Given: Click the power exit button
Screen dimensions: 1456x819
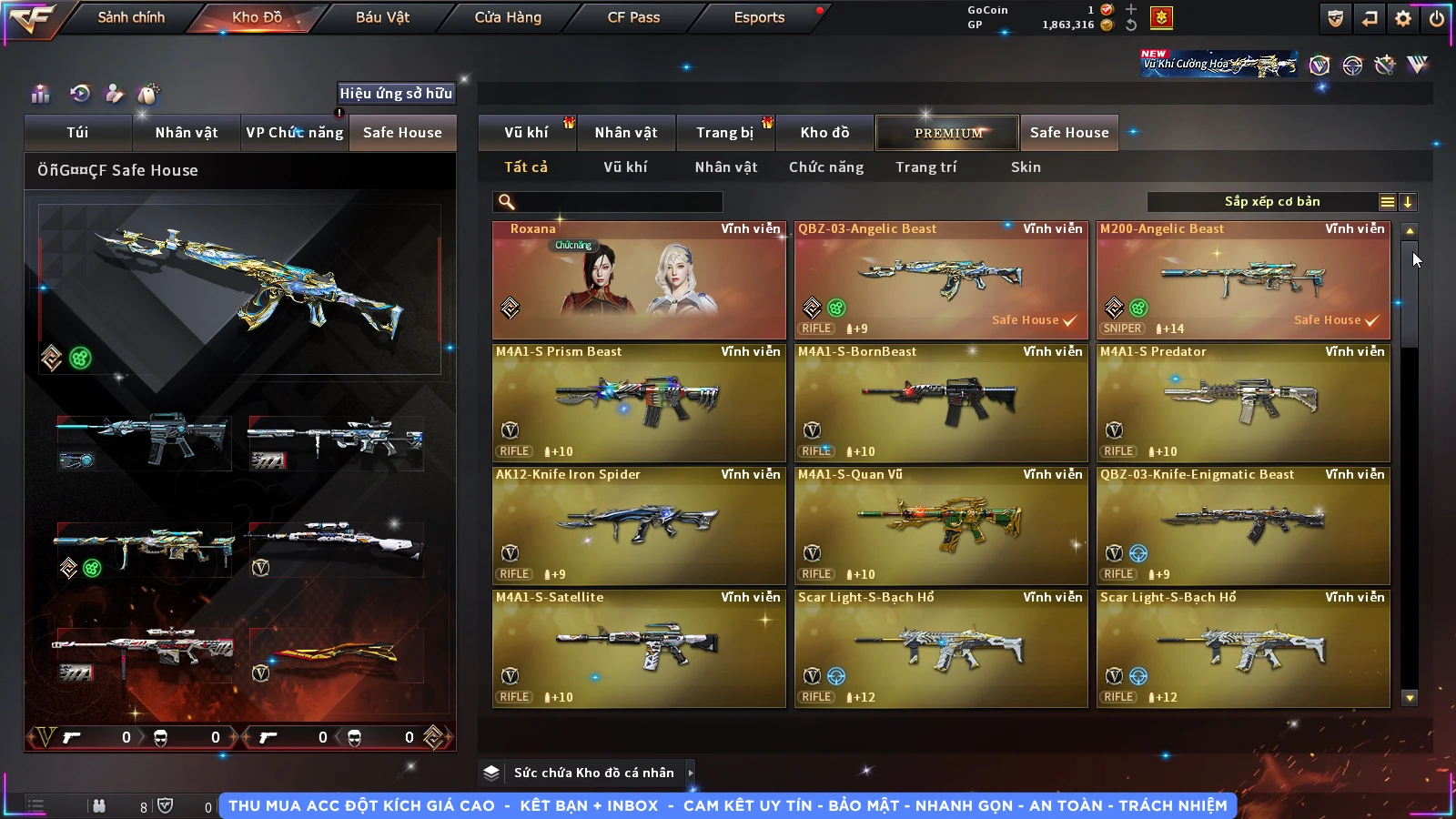Looking at the screenshot, I should tap(1437, 18).
